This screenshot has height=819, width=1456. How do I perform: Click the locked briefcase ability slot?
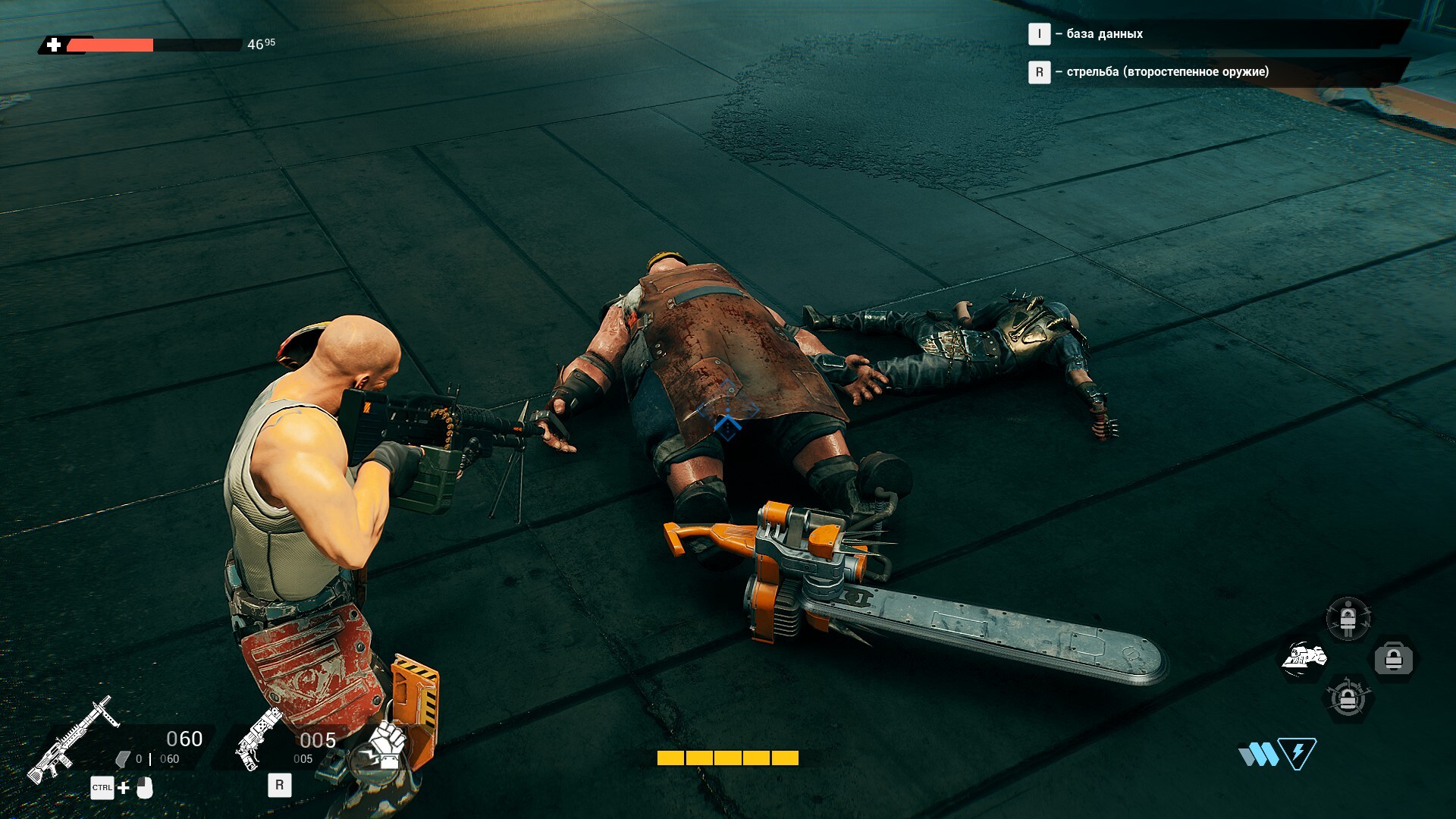pos(1394,659)
